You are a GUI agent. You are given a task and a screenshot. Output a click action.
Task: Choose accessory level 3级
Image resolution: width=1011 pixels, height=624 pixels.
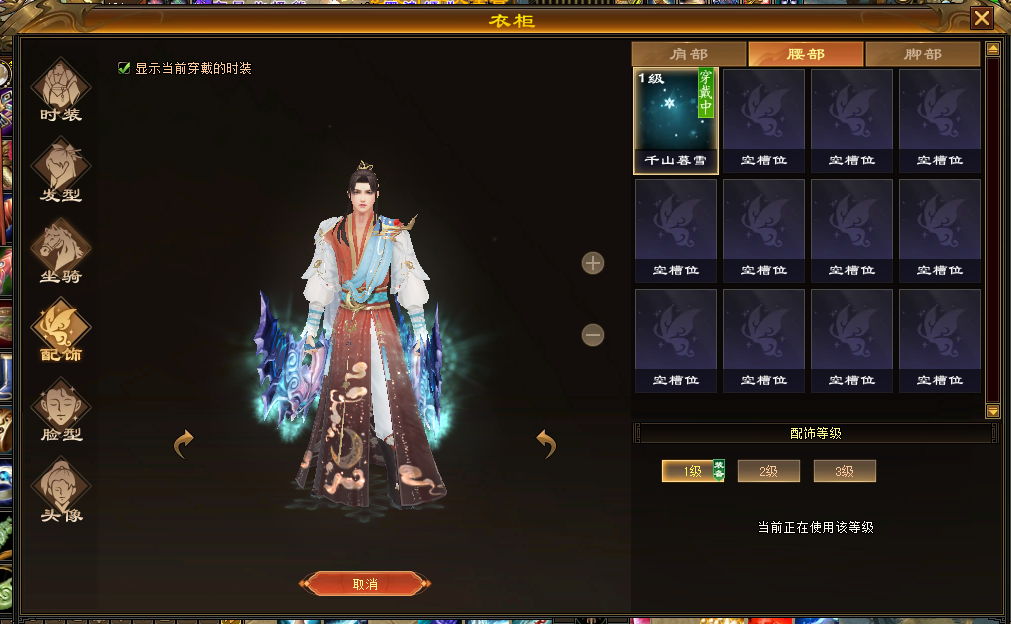pyautogui.click(x=844, y=471)
